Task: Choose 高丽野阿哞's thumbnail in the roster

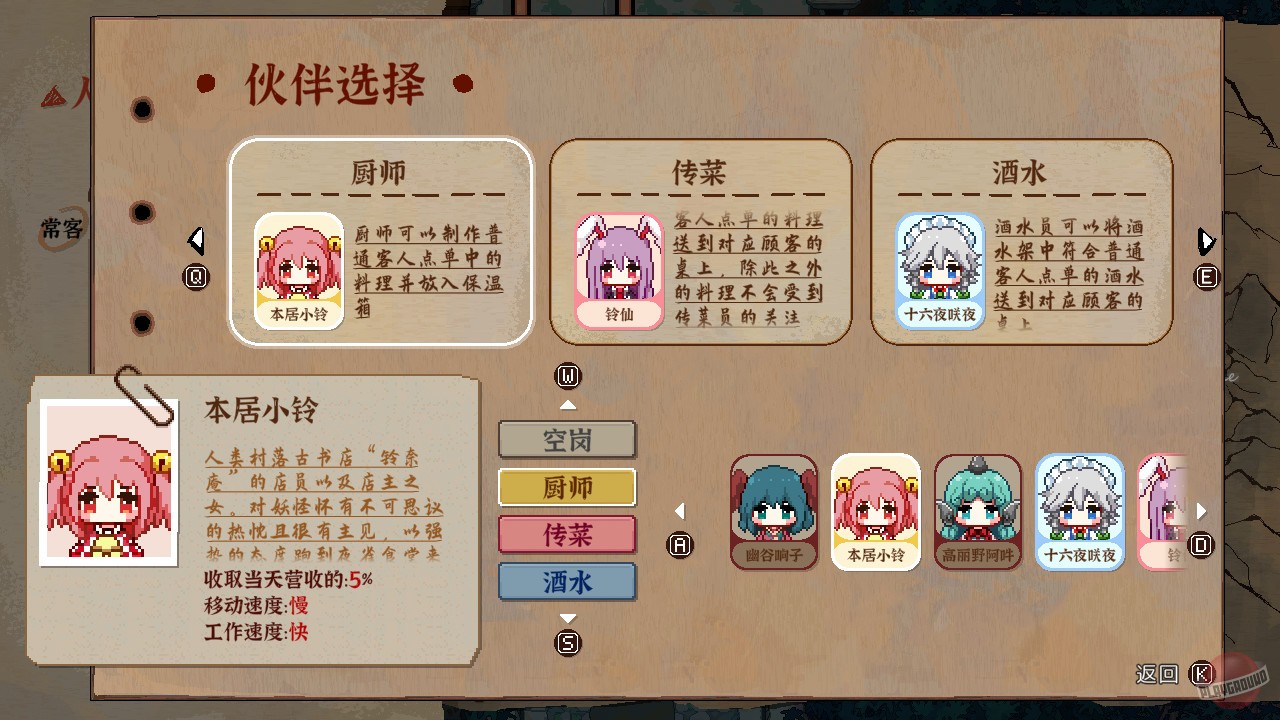Action: tap(977, 512)
